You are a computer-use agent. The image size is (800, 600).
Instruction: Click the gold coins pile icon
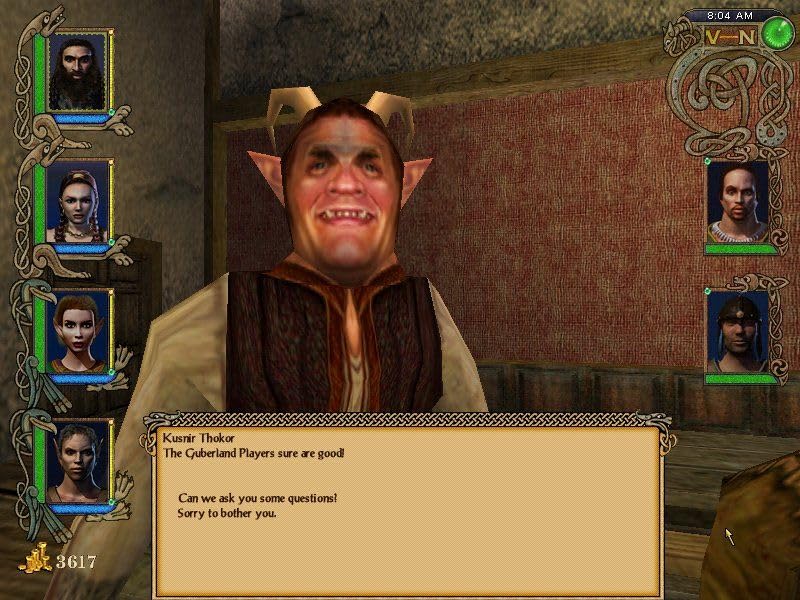(36, 560)
